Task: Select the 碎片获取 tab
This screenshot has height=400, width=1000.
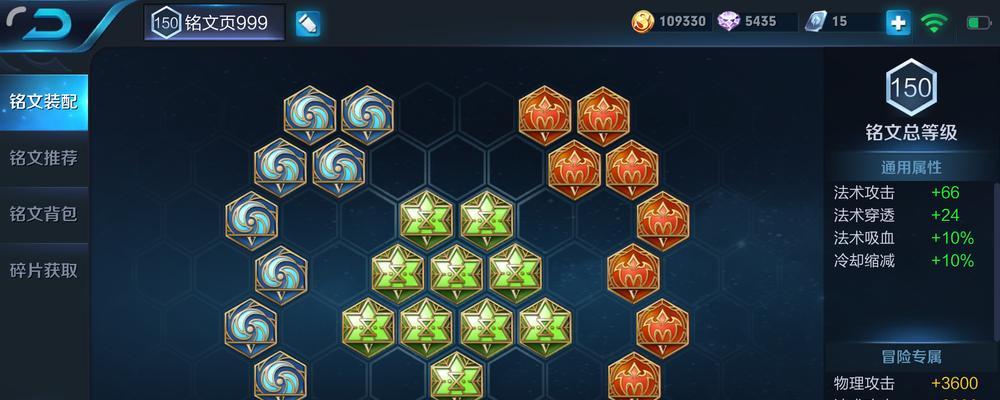Action: click(43, 270)
